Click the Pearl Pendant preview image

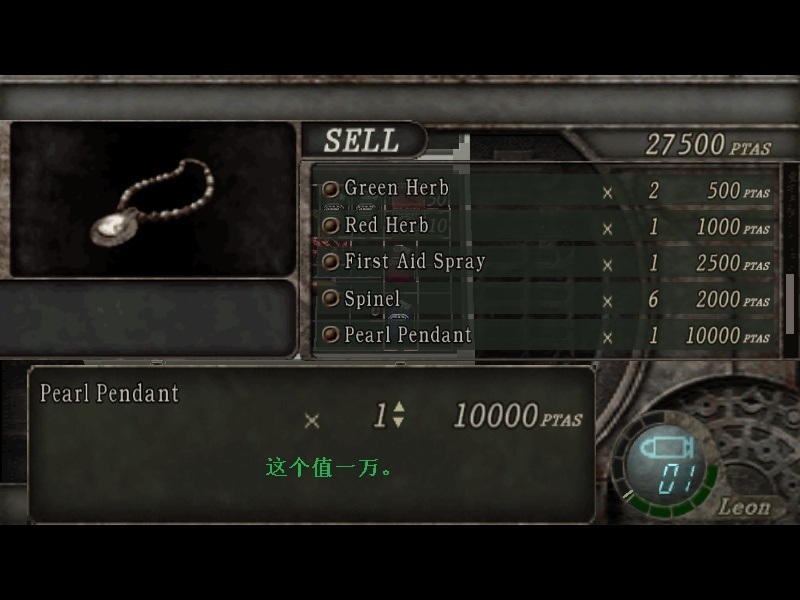click(153, 199)
